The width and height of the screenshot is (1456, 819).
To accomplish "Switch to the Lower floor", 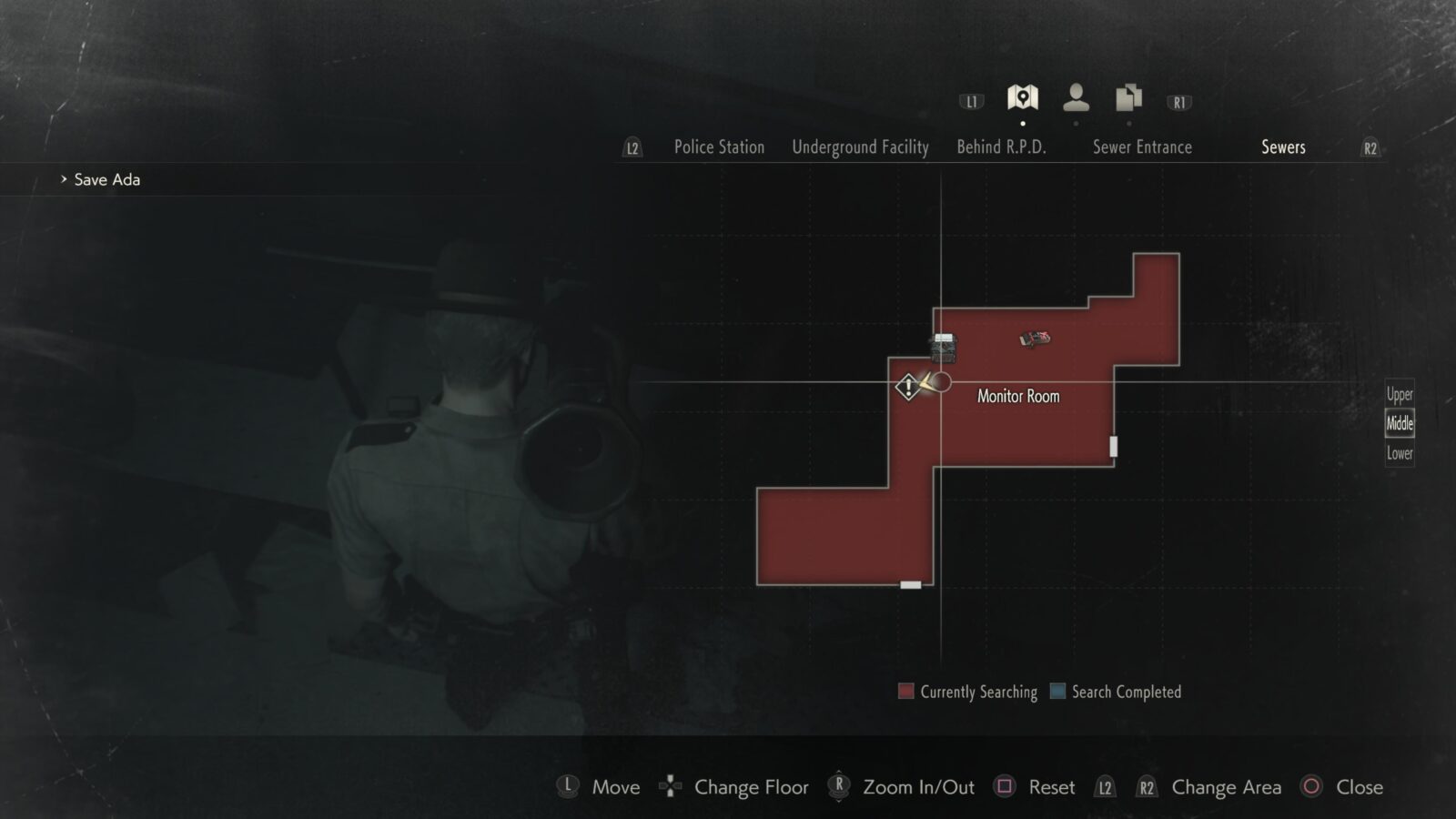I will (x=1399, y=452).
